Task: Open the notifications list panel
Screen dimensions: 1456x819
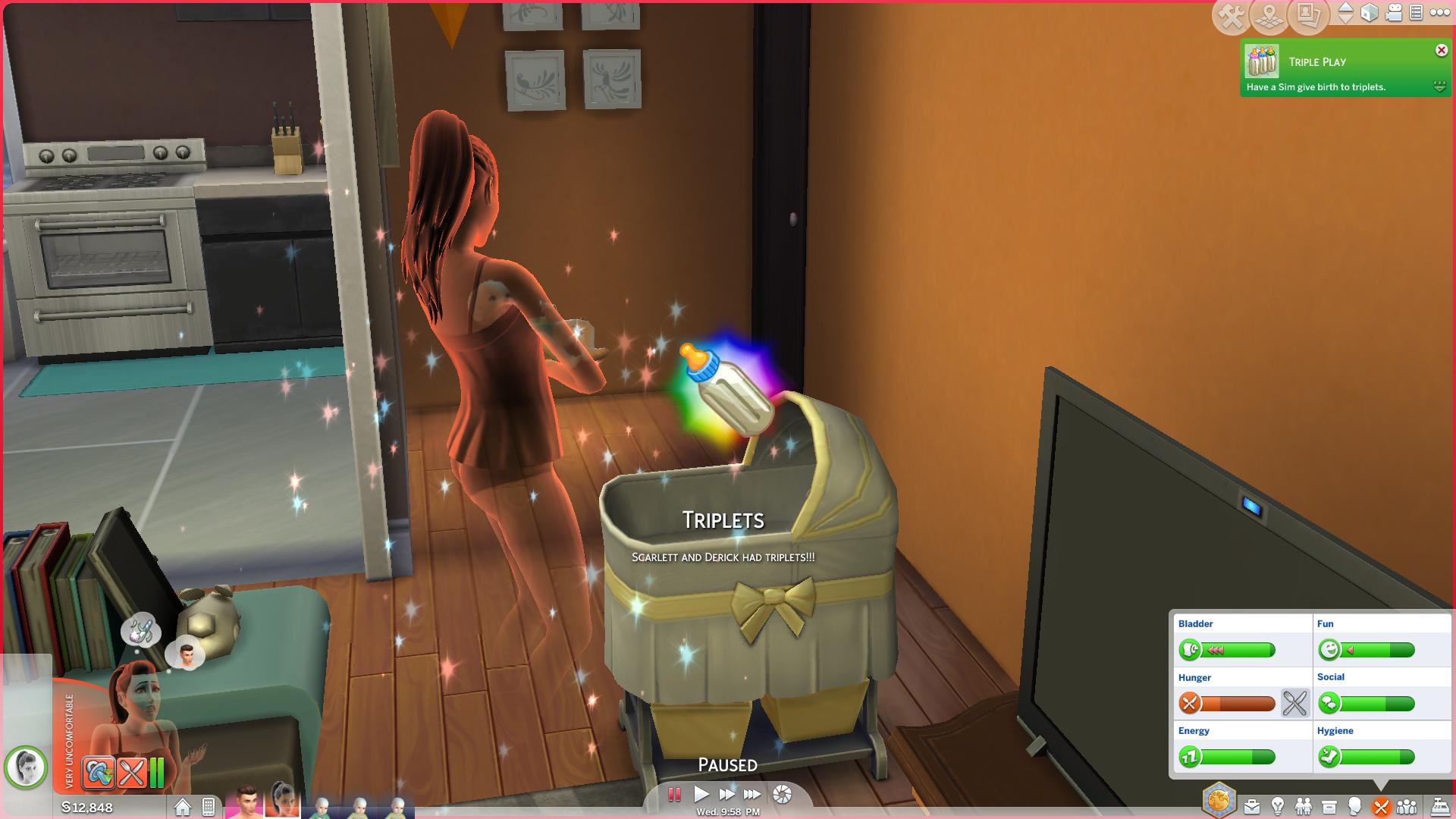Action: point(1417,13)
